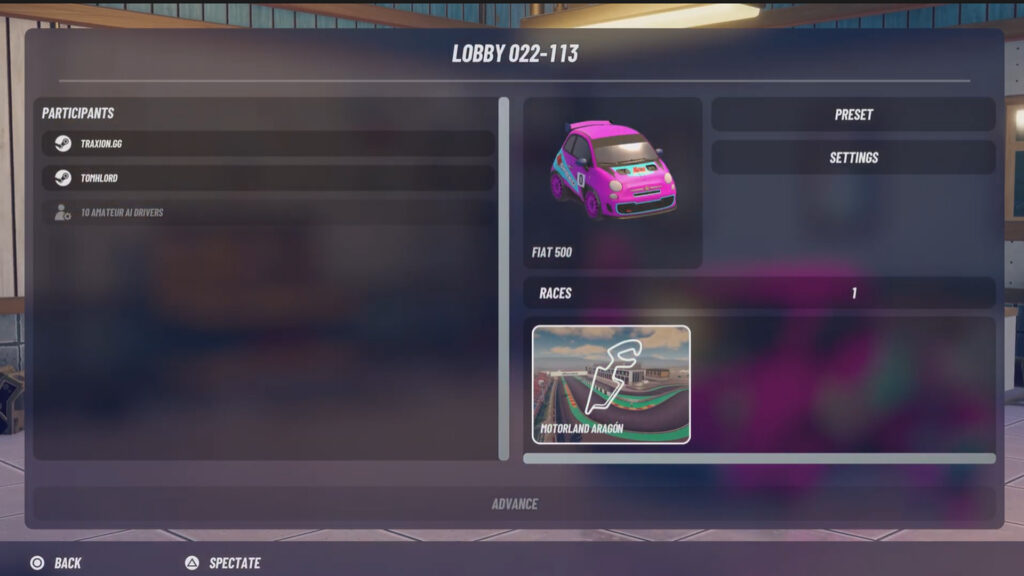This screenshot has width=1024, height=576.
Task: Click the Advance button
Action: pos(514,504)
